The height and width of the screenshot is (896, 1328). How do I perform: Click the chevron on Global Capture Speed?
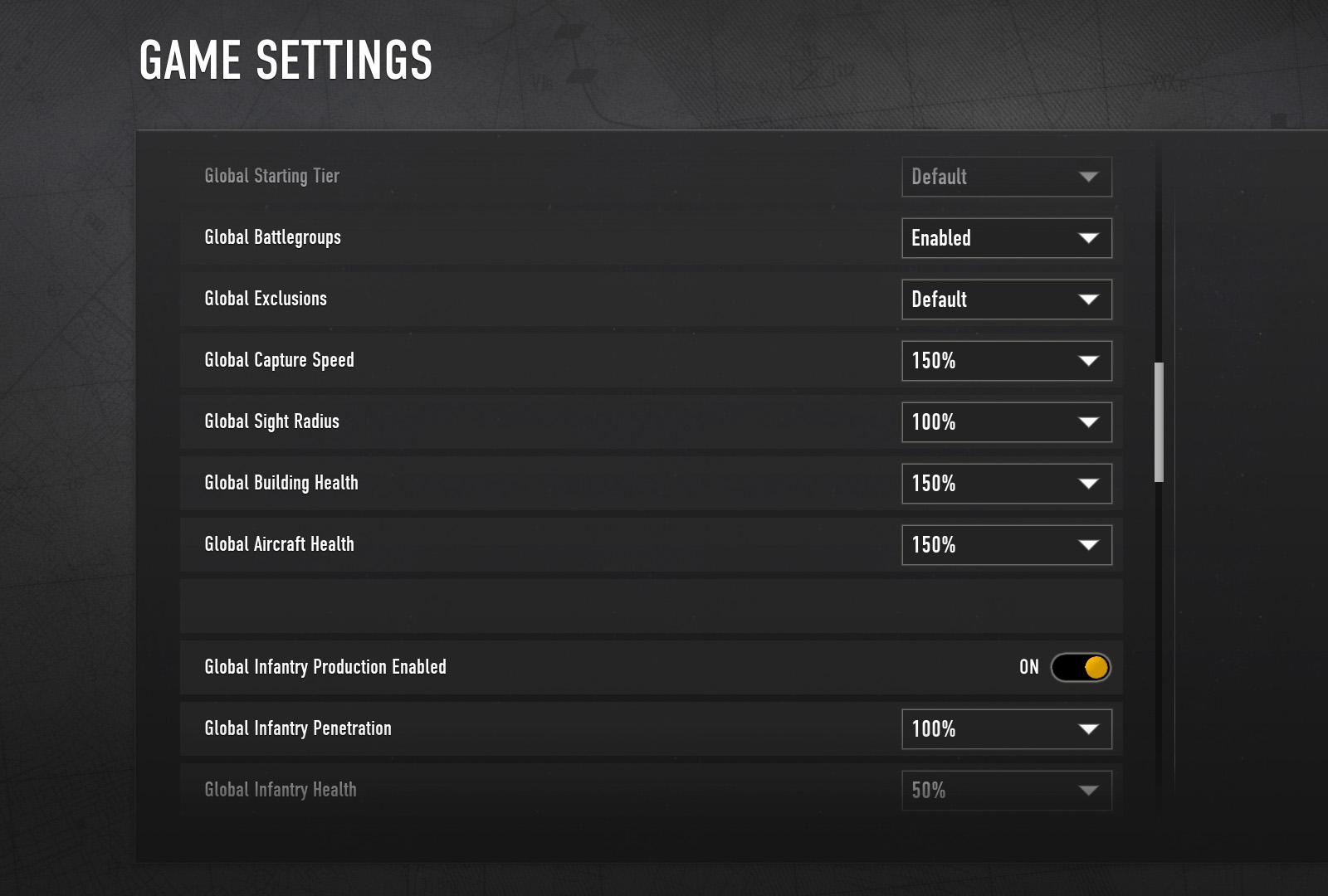[x=1090, y=361]
